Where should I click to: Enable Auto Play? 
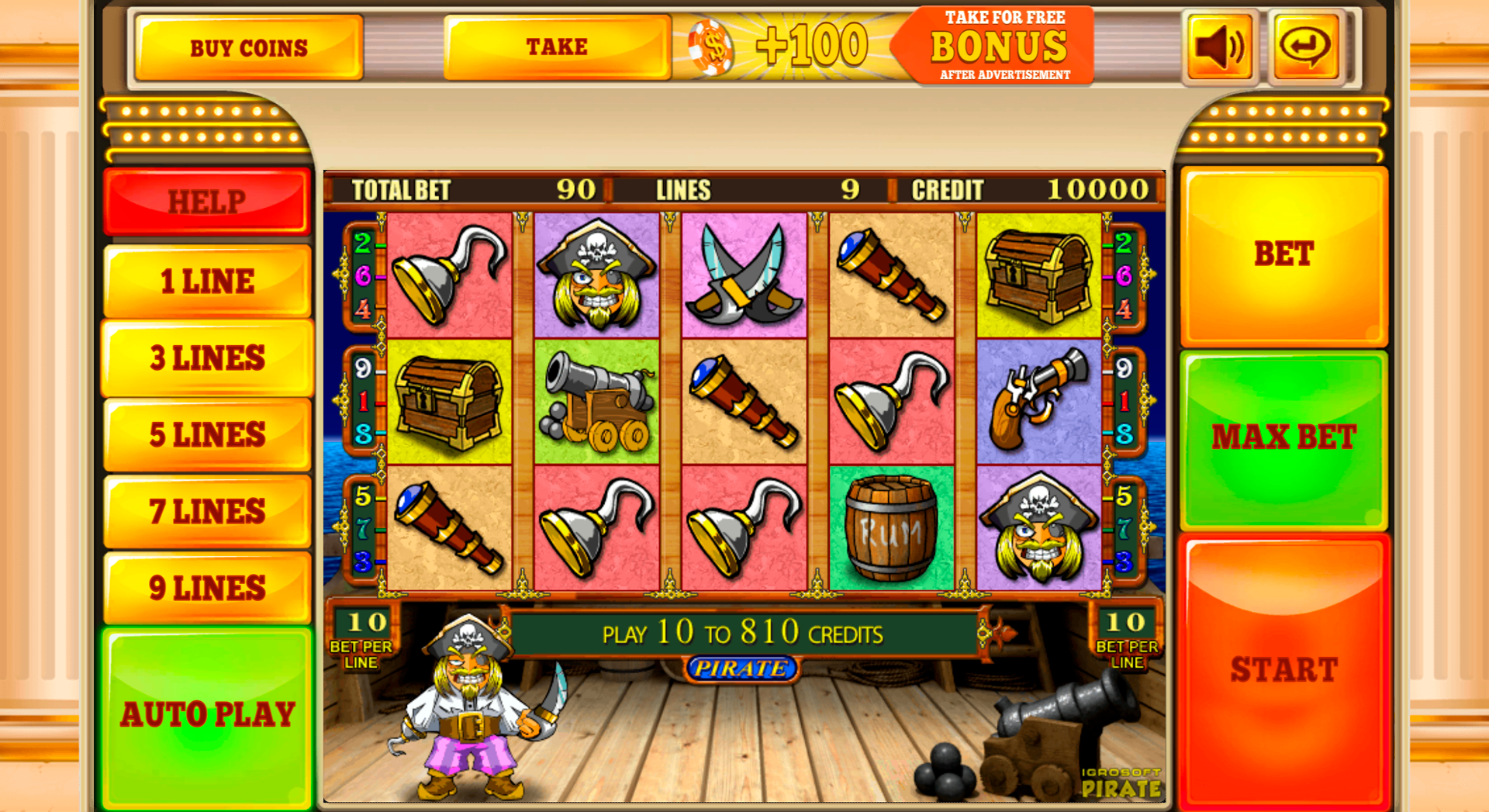pos(207,713)
